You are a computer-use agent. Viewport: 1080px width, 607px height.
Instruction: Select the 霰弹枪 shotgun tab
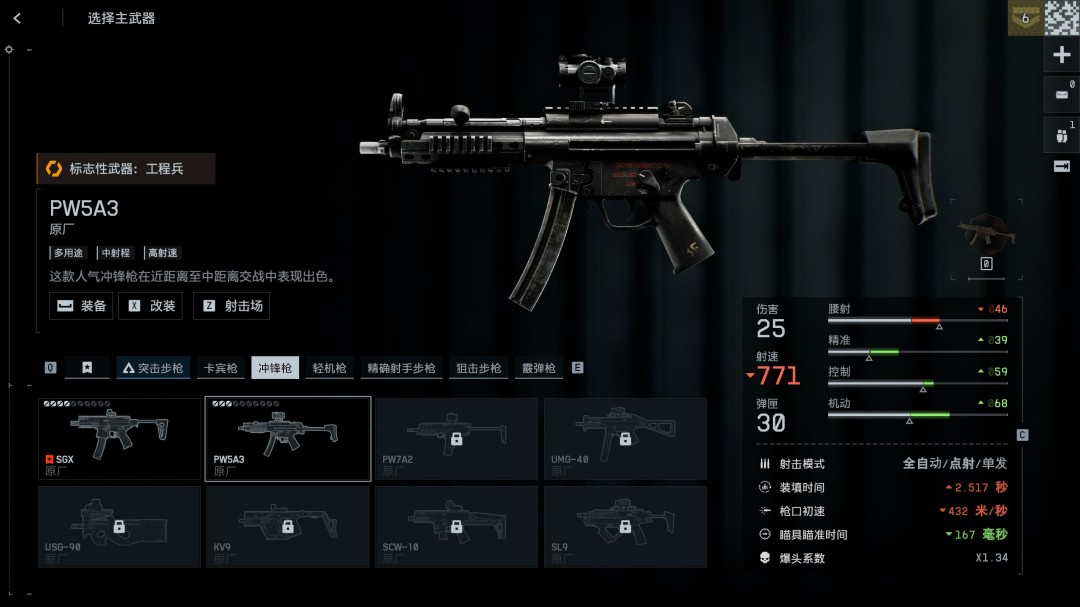point(538,368)
